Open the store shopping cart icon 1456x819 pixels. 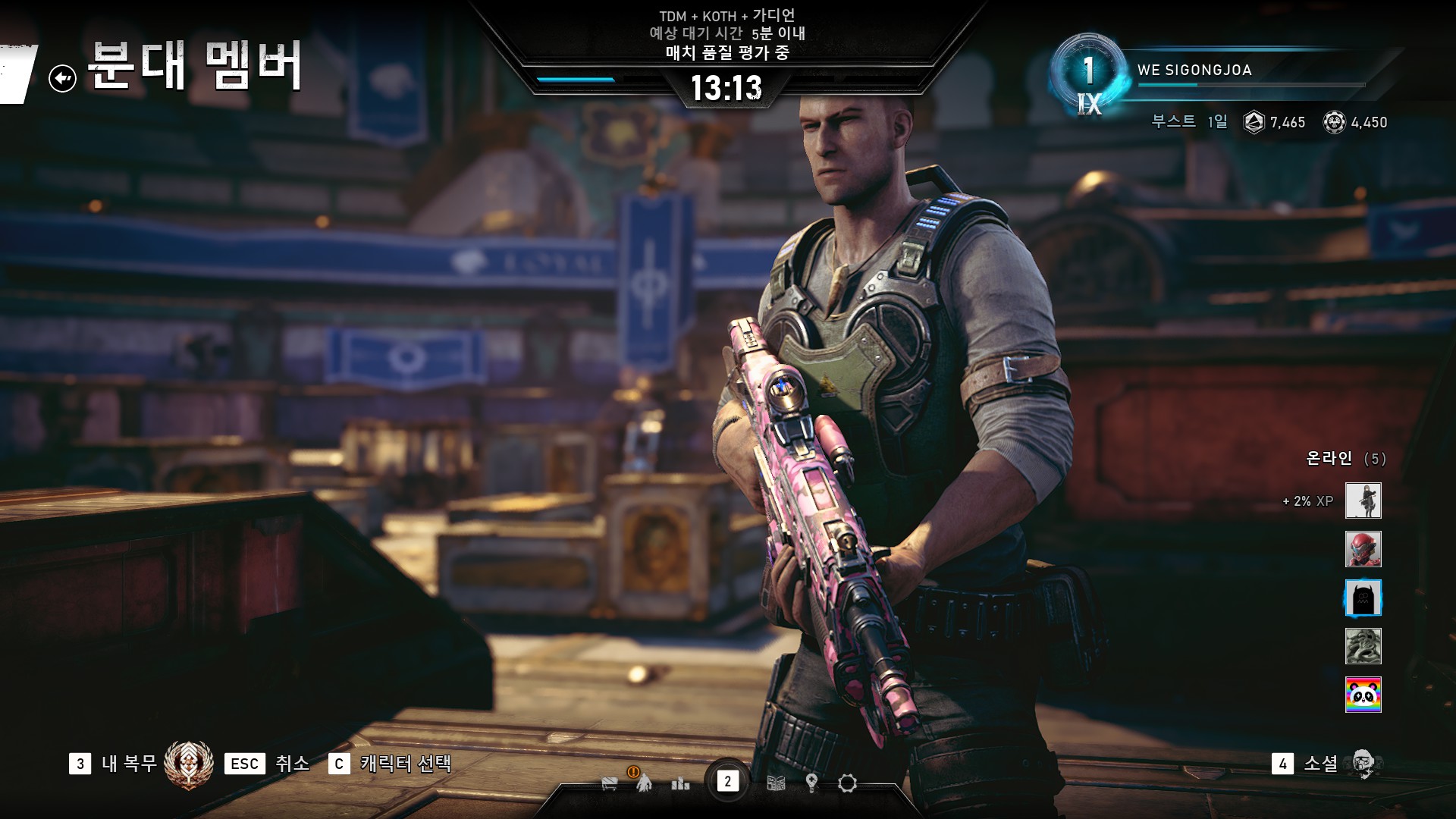point(610,783)
